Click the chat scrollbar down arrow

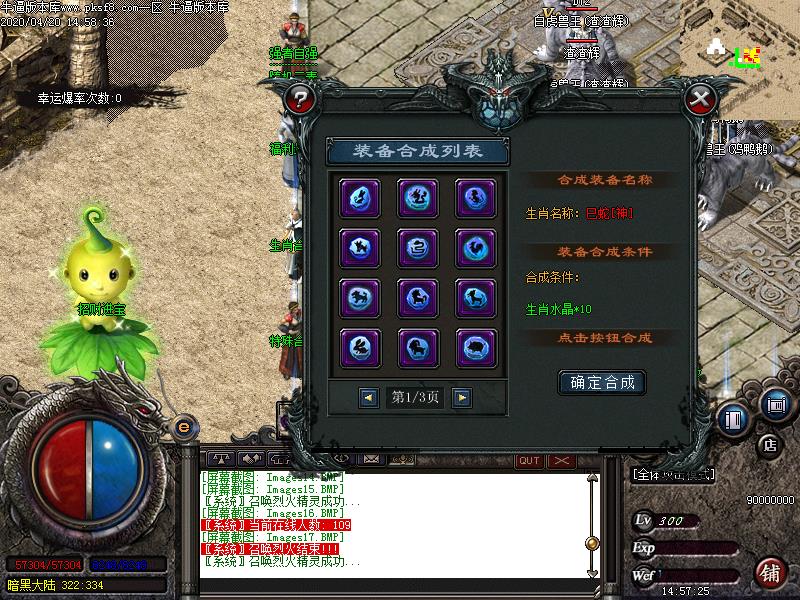point(592,573)
